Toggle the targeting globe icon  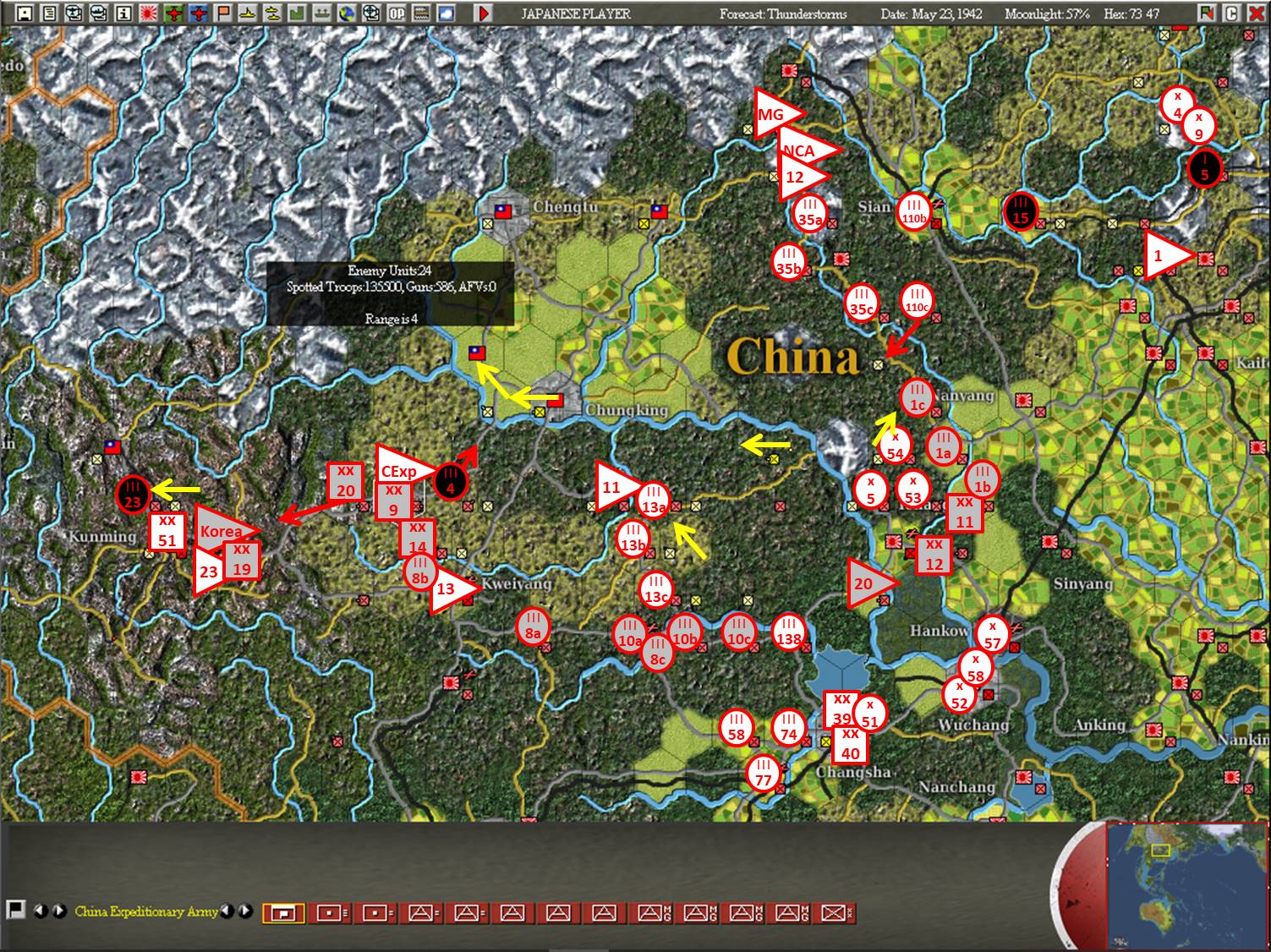(x=370, y=13)
